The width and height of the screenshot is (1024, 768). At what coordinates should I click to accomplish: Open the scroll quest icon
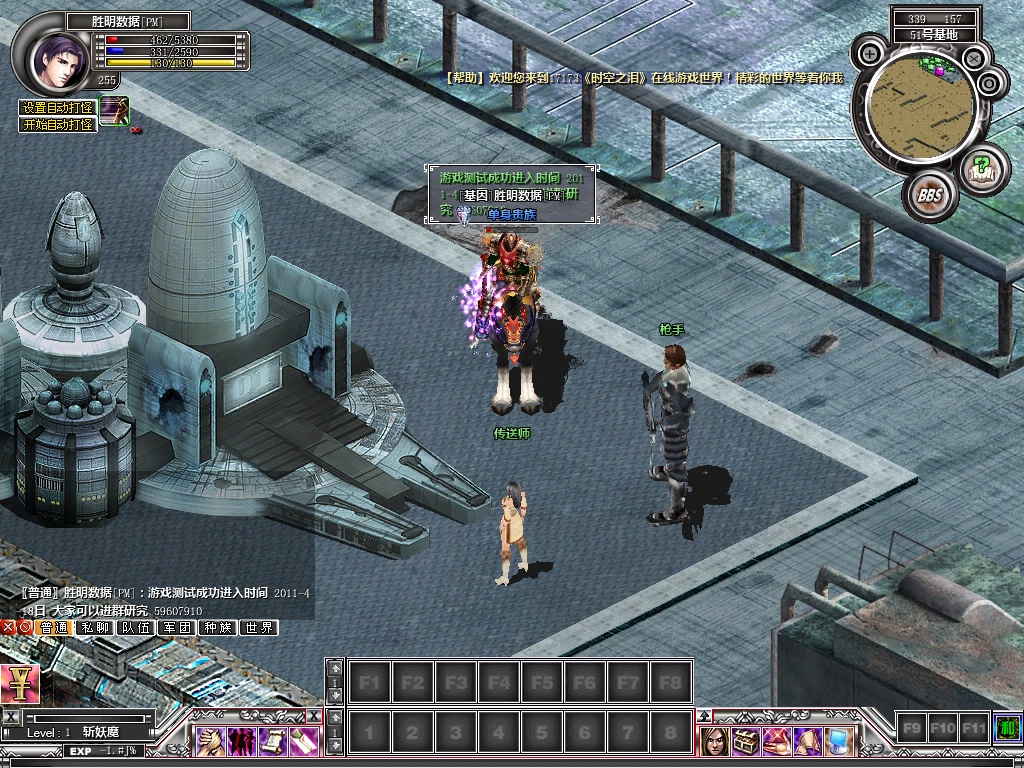pyautogui.click(x=272, y=740)
